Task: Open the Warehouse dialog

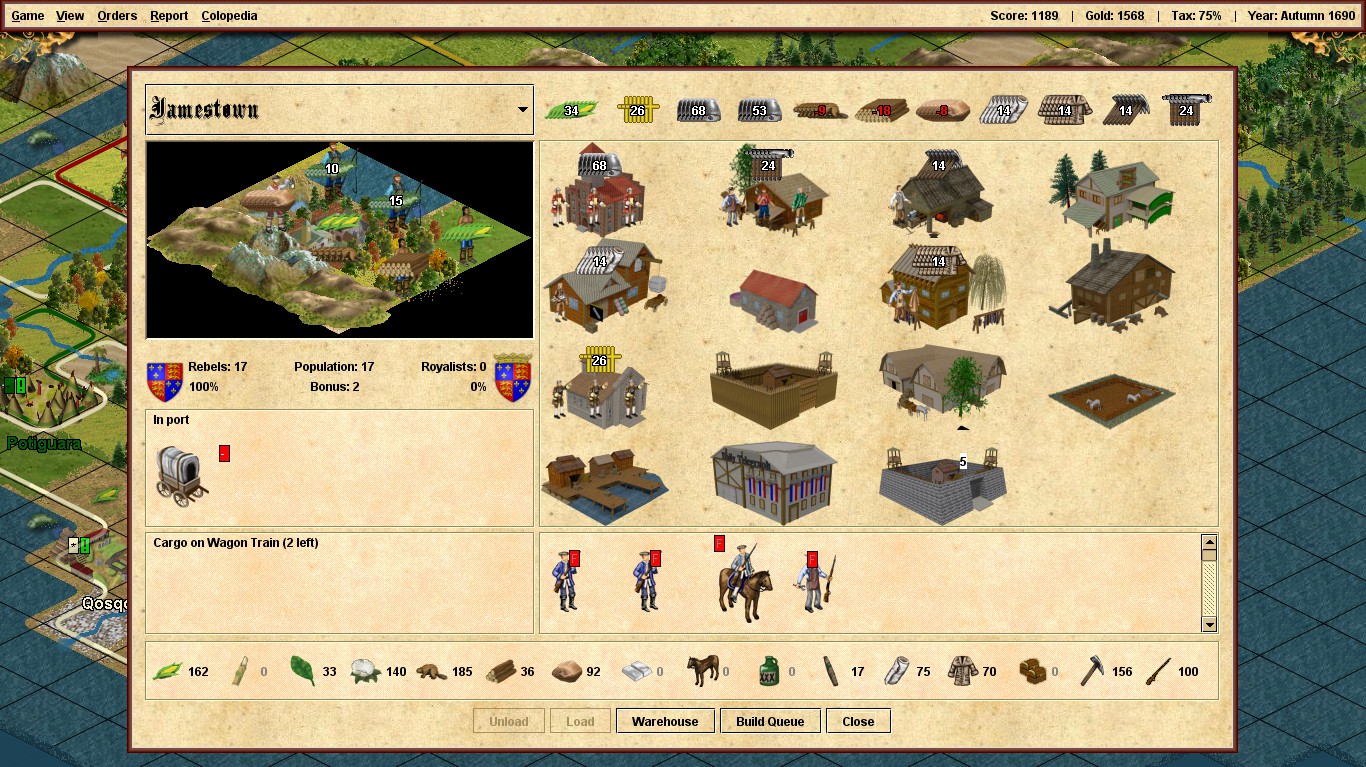Action: pos(665,721)
